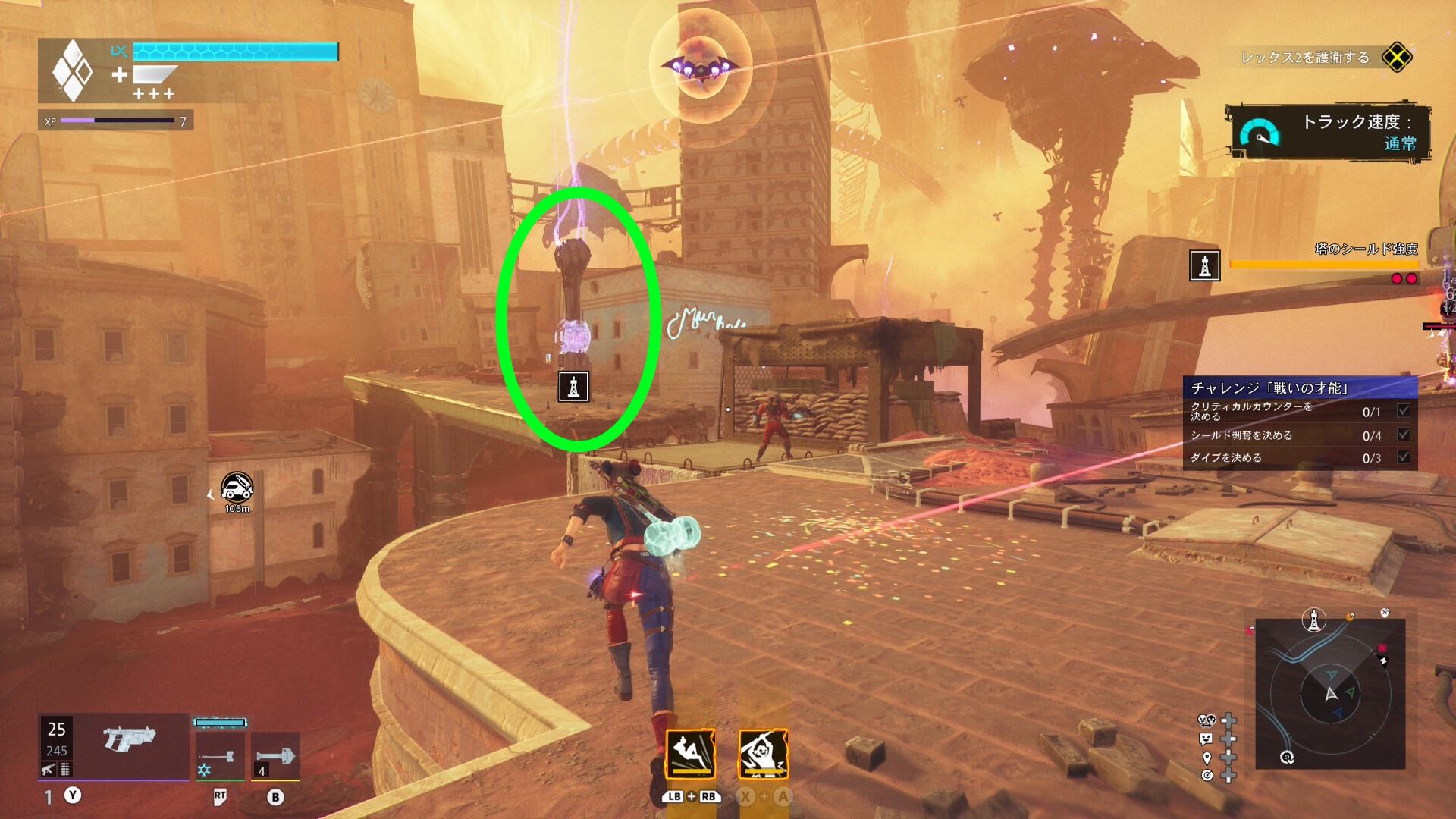Click the diamond squad emblem
Viewport: 1456px width, 819px height.
coord(72,71)
